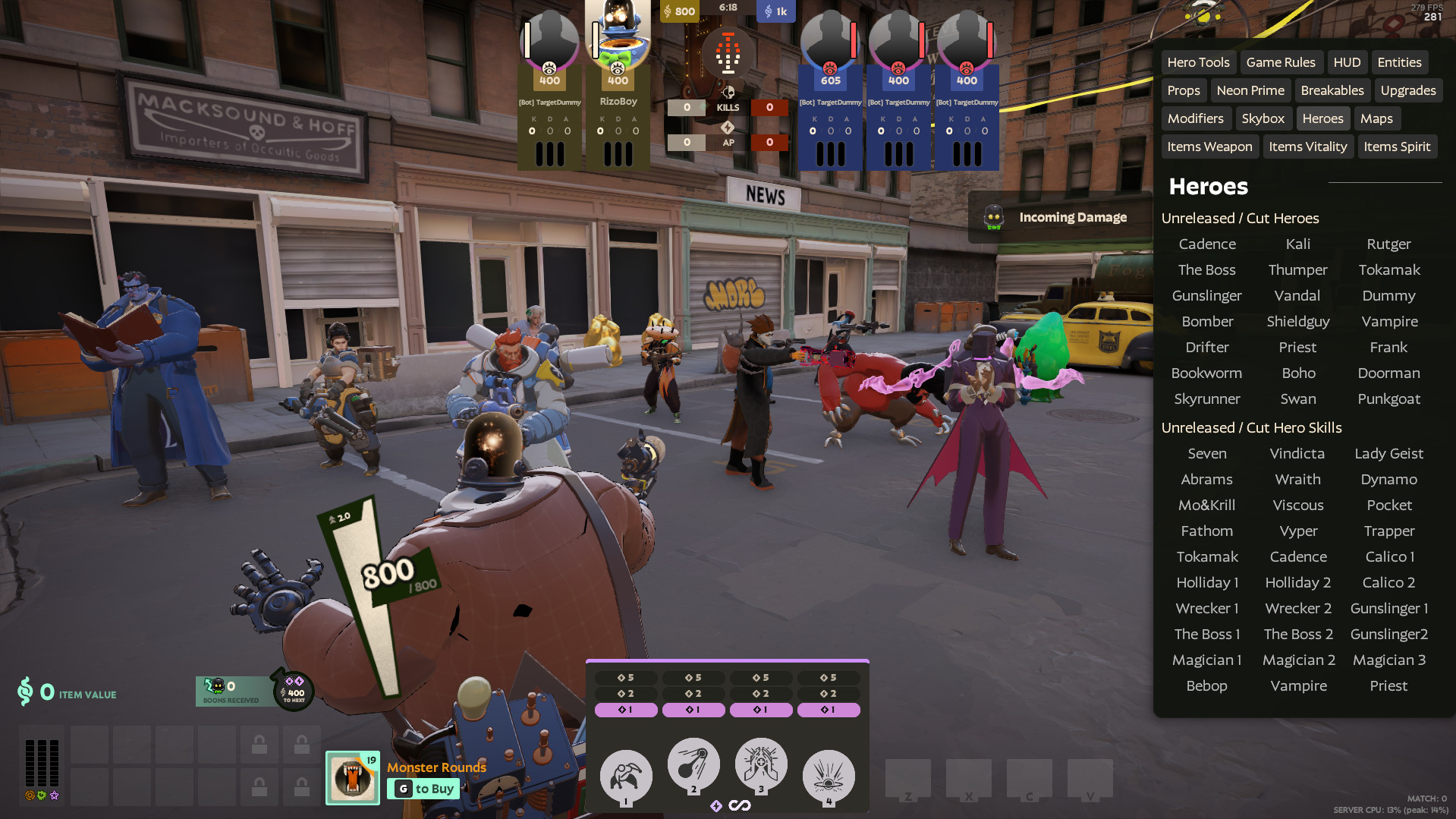
Task: Expand the Unreleased / Cut Hero Skills section
Action: (1251, 427)
